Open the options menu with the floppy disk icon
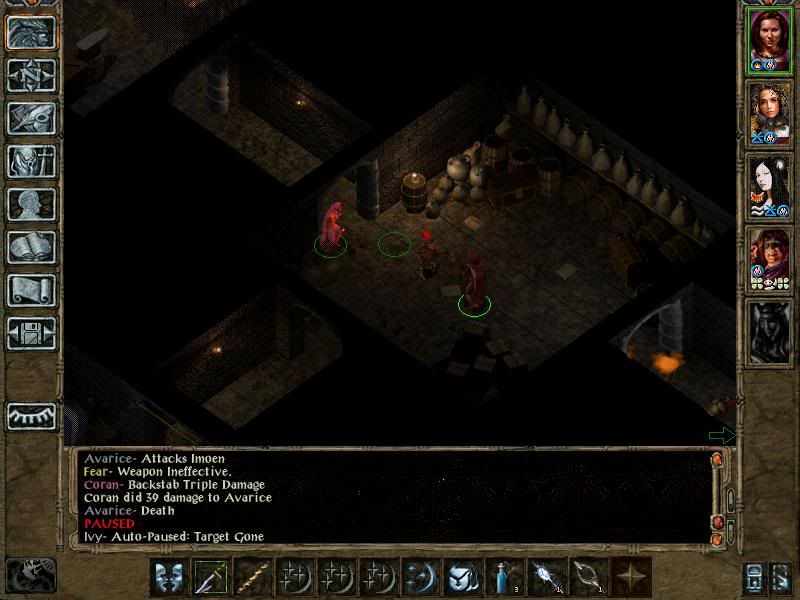Image resolution: width=800 pixels, height=600 pixels. click(31, 332)
